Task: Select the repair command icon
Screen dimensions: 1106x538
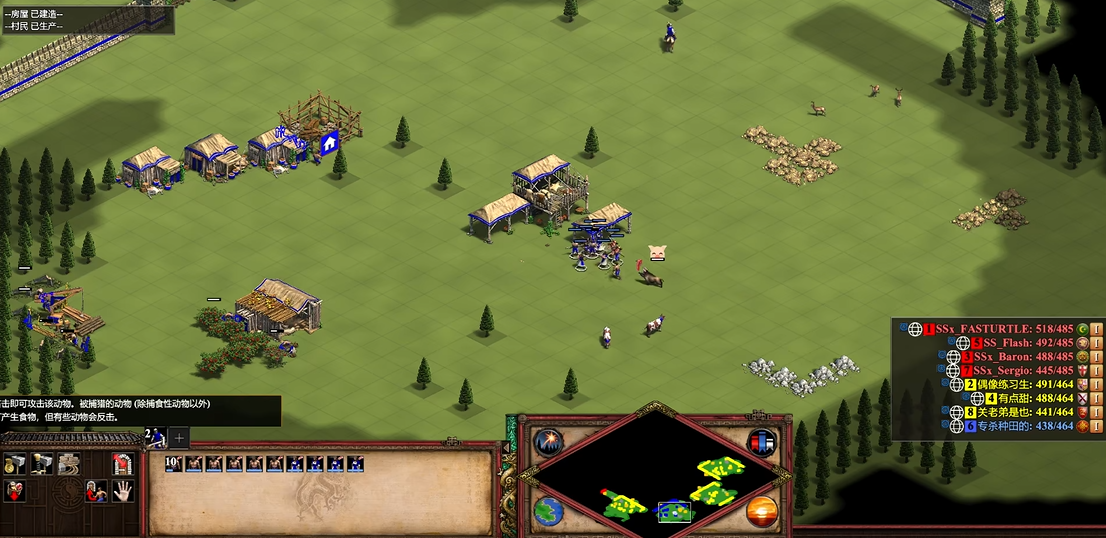Action: tap(68, 462)
